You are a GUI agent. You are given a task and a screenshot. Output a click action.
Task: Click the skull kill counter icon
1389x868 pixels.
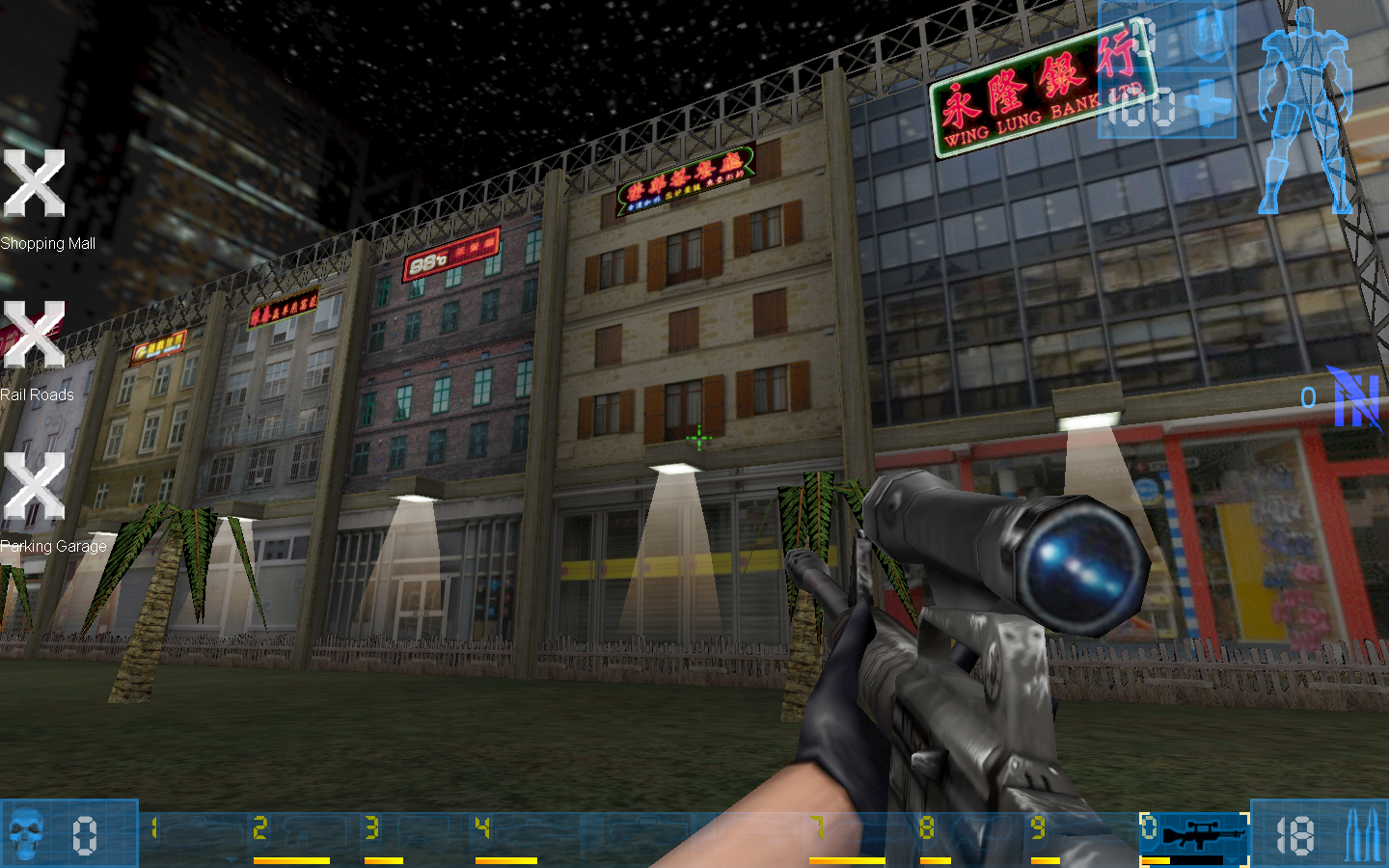pyautogui.click(x=24, y=831)
